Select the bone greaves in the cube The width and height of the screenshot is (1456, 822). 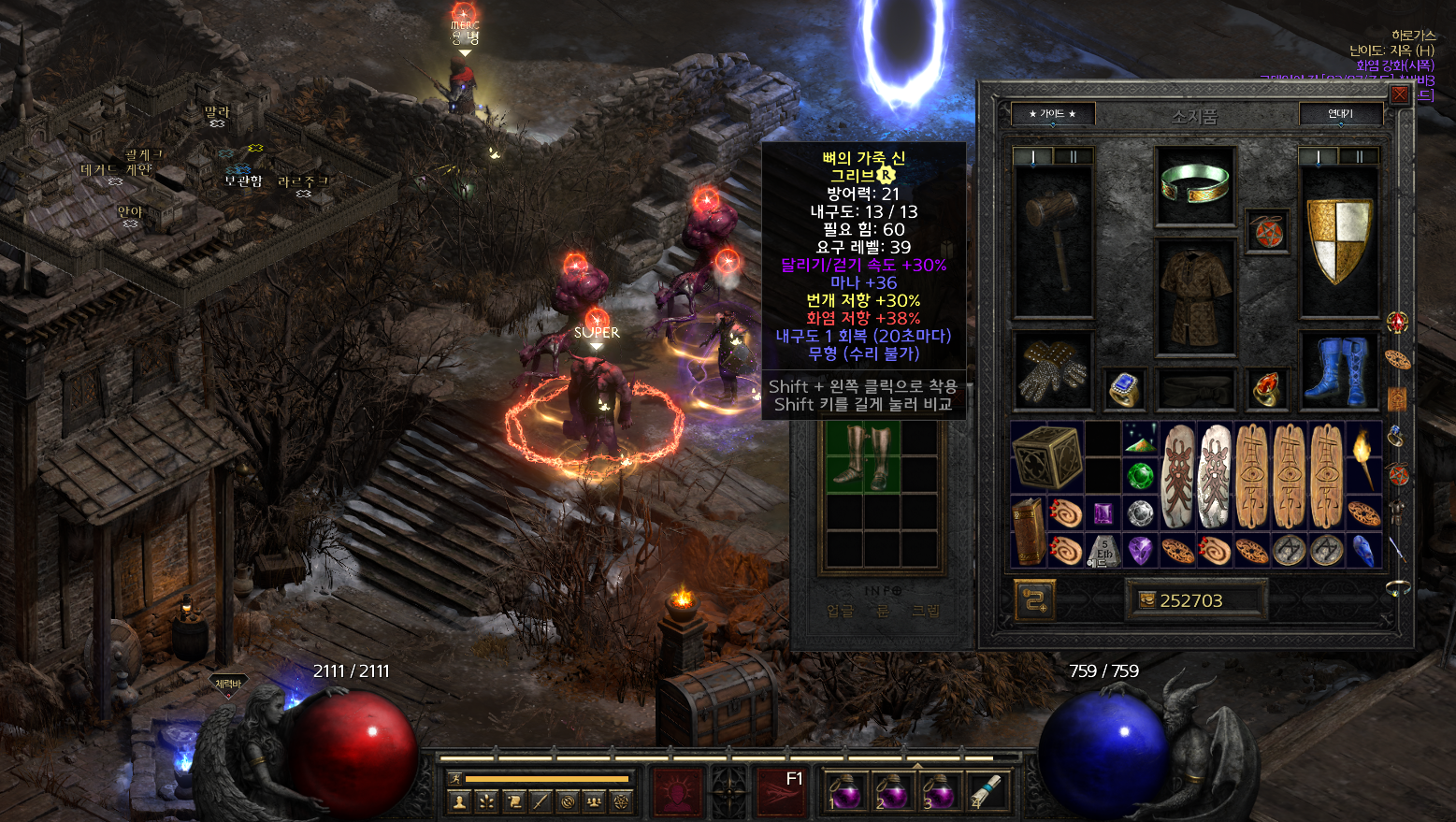coord(862,455)
